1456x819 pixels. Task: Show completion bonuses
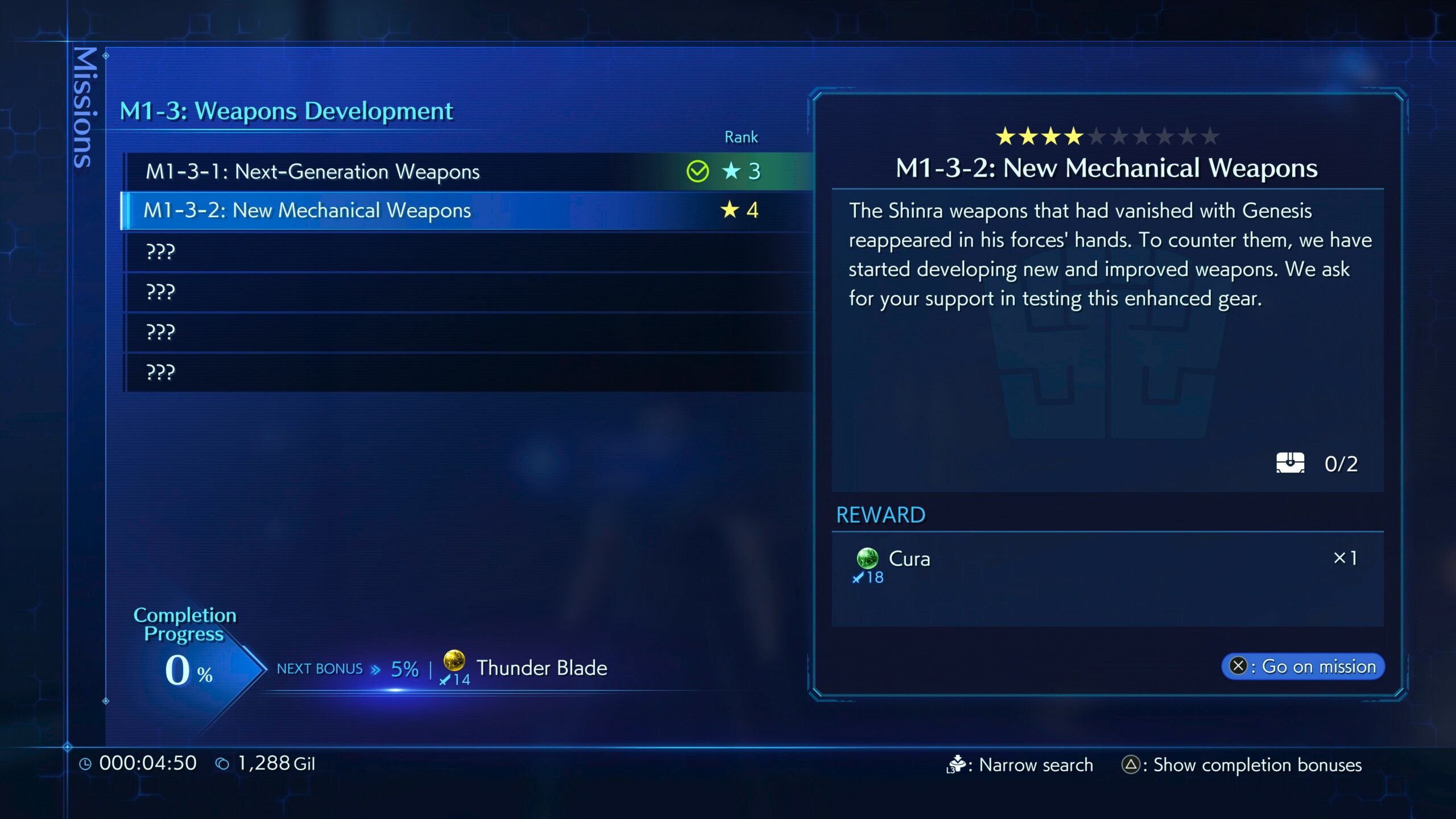point(1243,765)
